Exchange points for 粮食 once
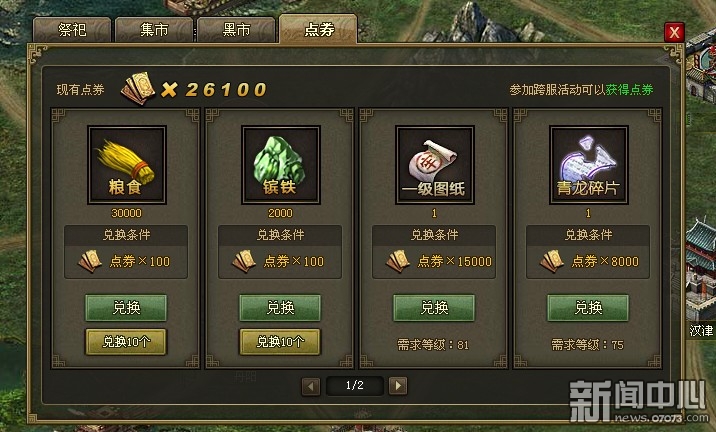This screenshot has height=432, width=716. (x=126, y=308)
